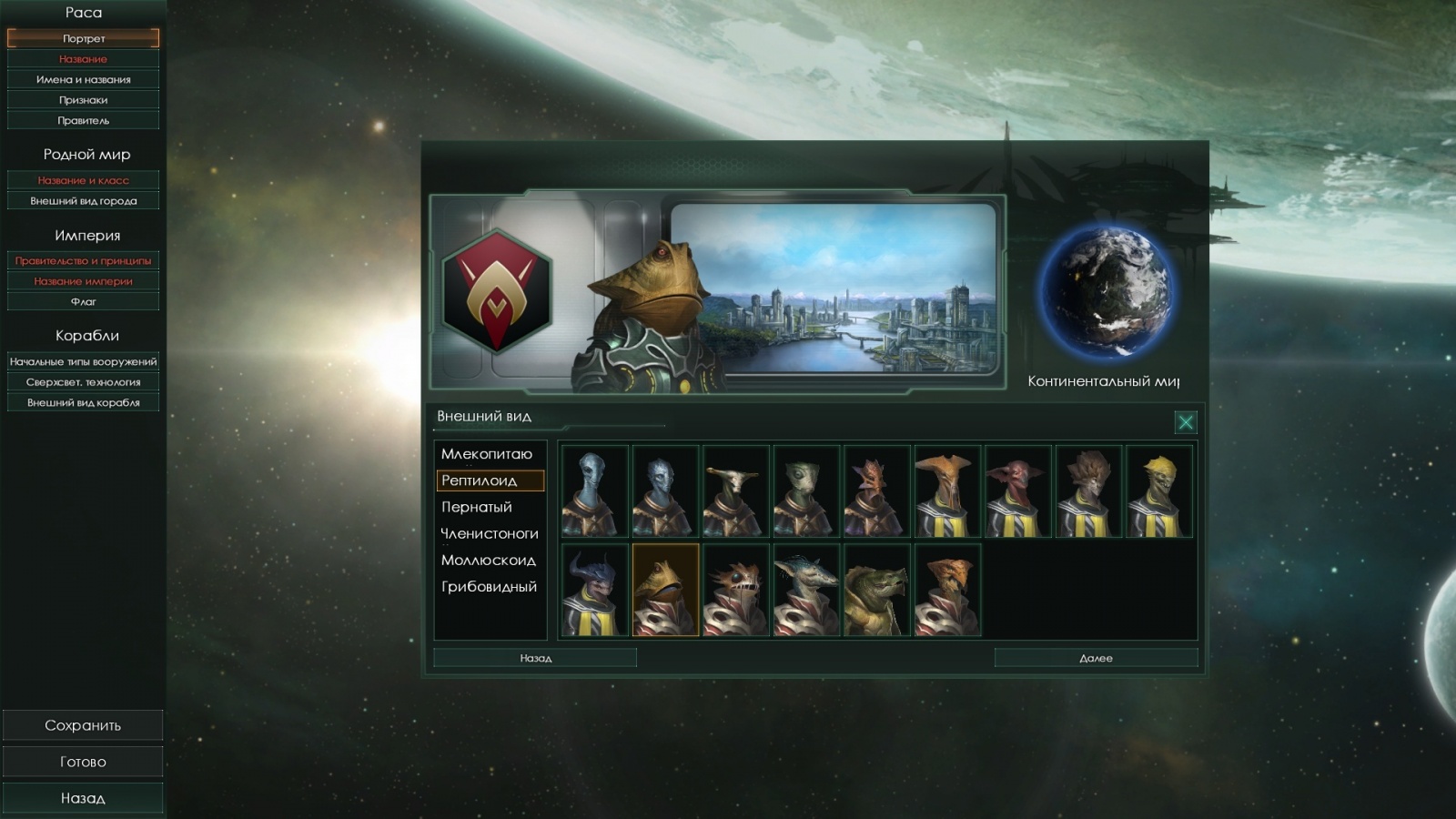1456x819 pixels.
Task: Click the continental world planet globe
Action: [x=1112, y=291]
